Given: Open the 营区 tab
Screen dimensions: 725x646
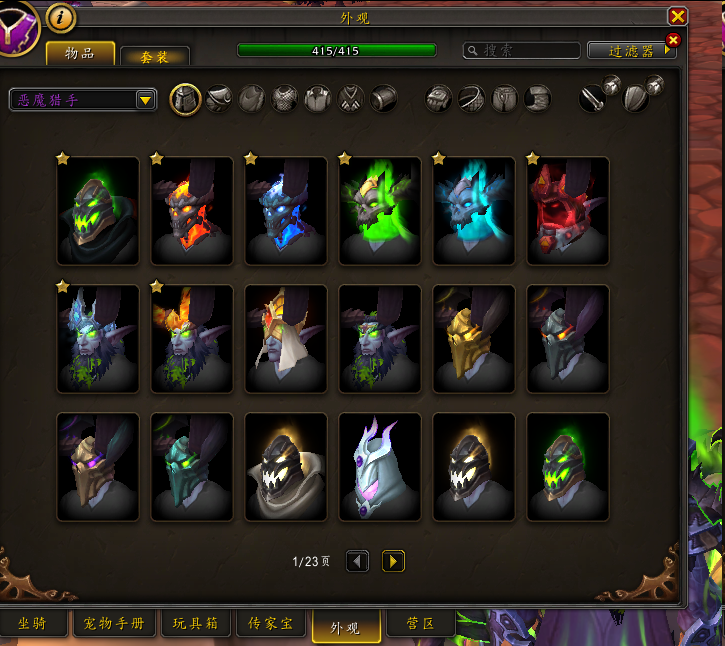Looking at the screenshot, I should pyautogui.click(x=420, y=624).
